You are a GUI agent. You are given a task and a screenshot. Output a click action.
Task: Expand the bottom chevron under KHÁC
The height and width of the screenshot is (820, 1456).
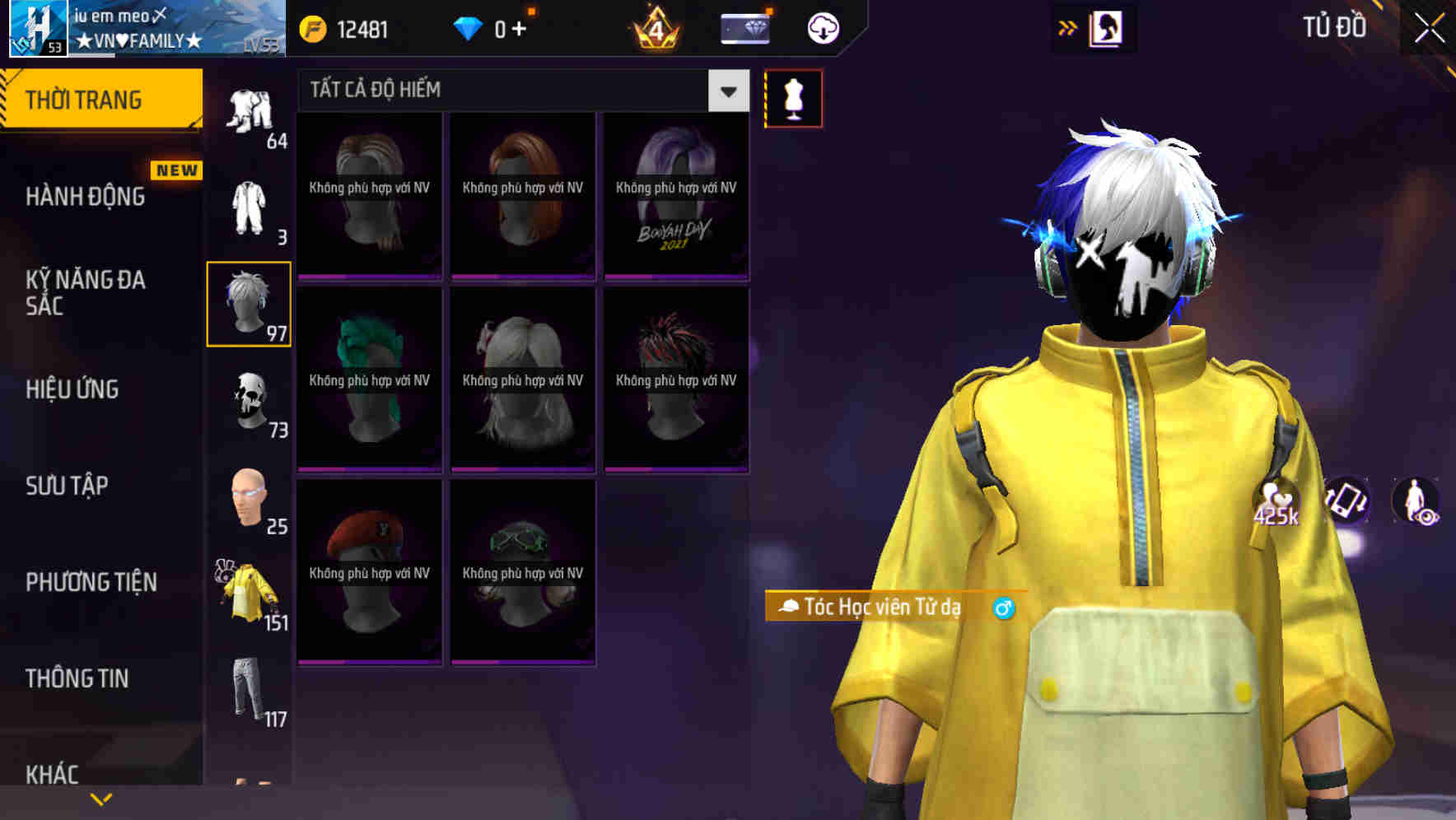coord(101,798)
